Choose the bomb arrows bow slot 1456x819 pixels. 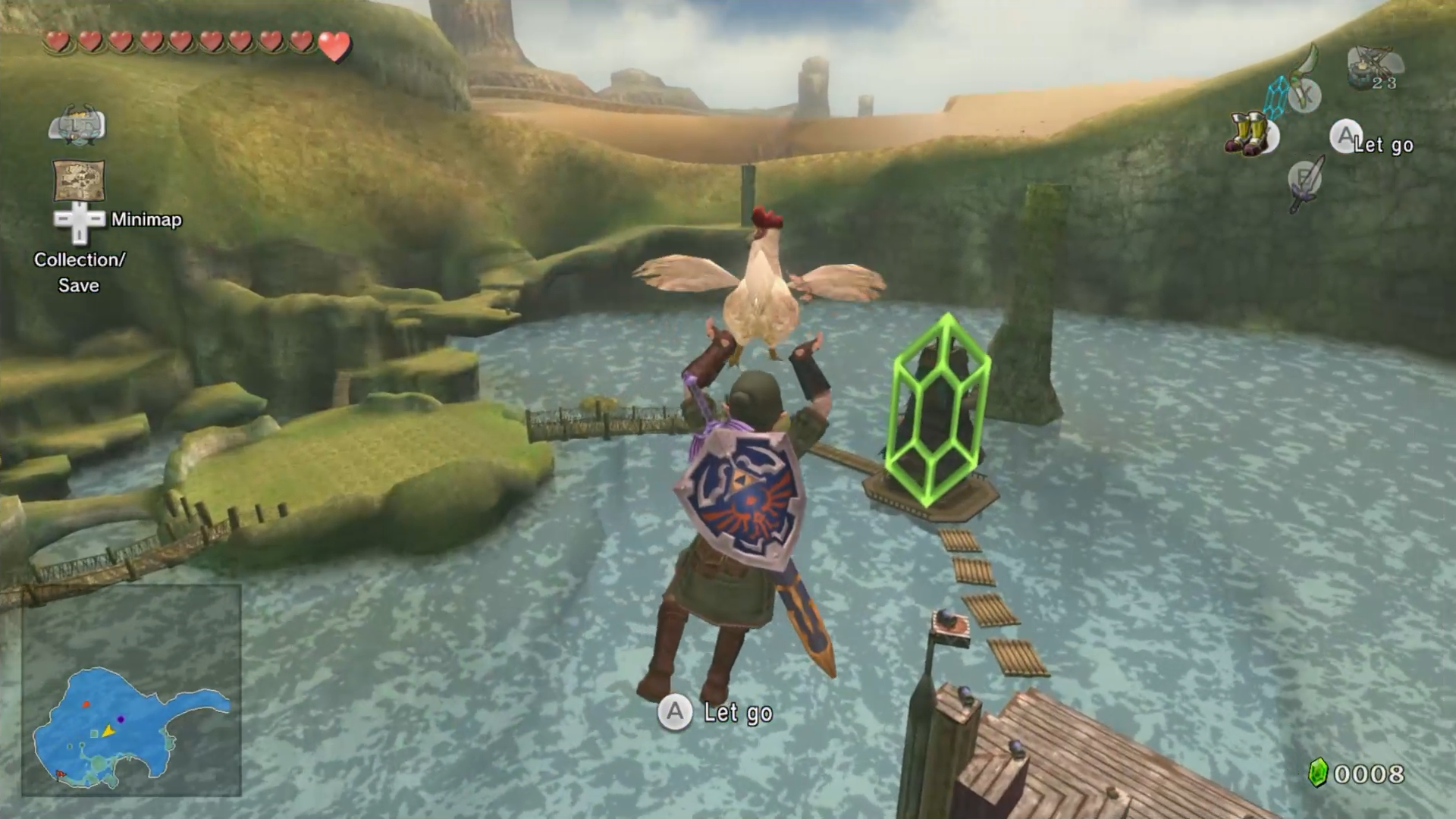tap(1373, 68)
